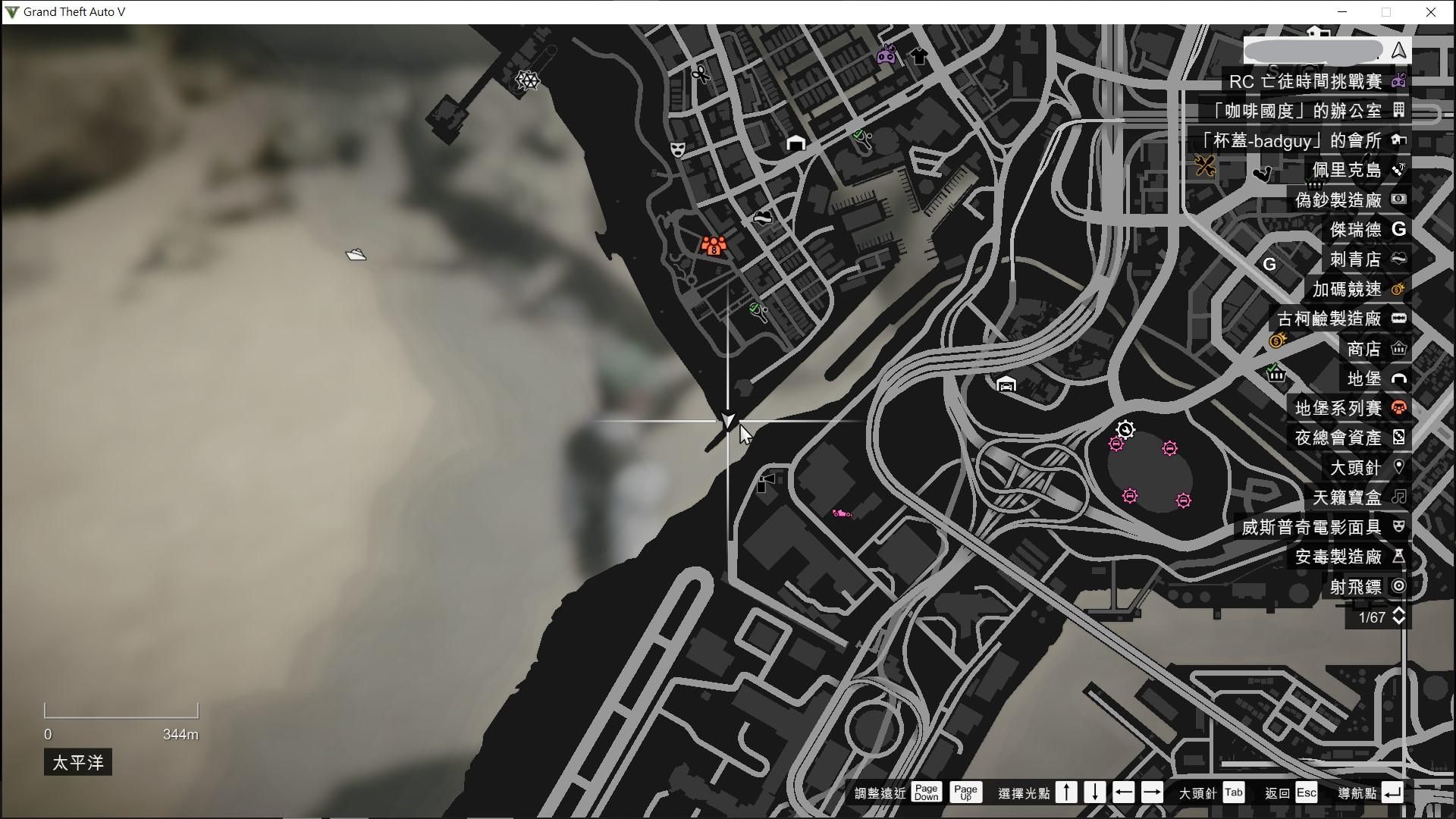1456x819 pixels.
Task: Click the theater masks blip on the map
Action: (x=677, y=149)
